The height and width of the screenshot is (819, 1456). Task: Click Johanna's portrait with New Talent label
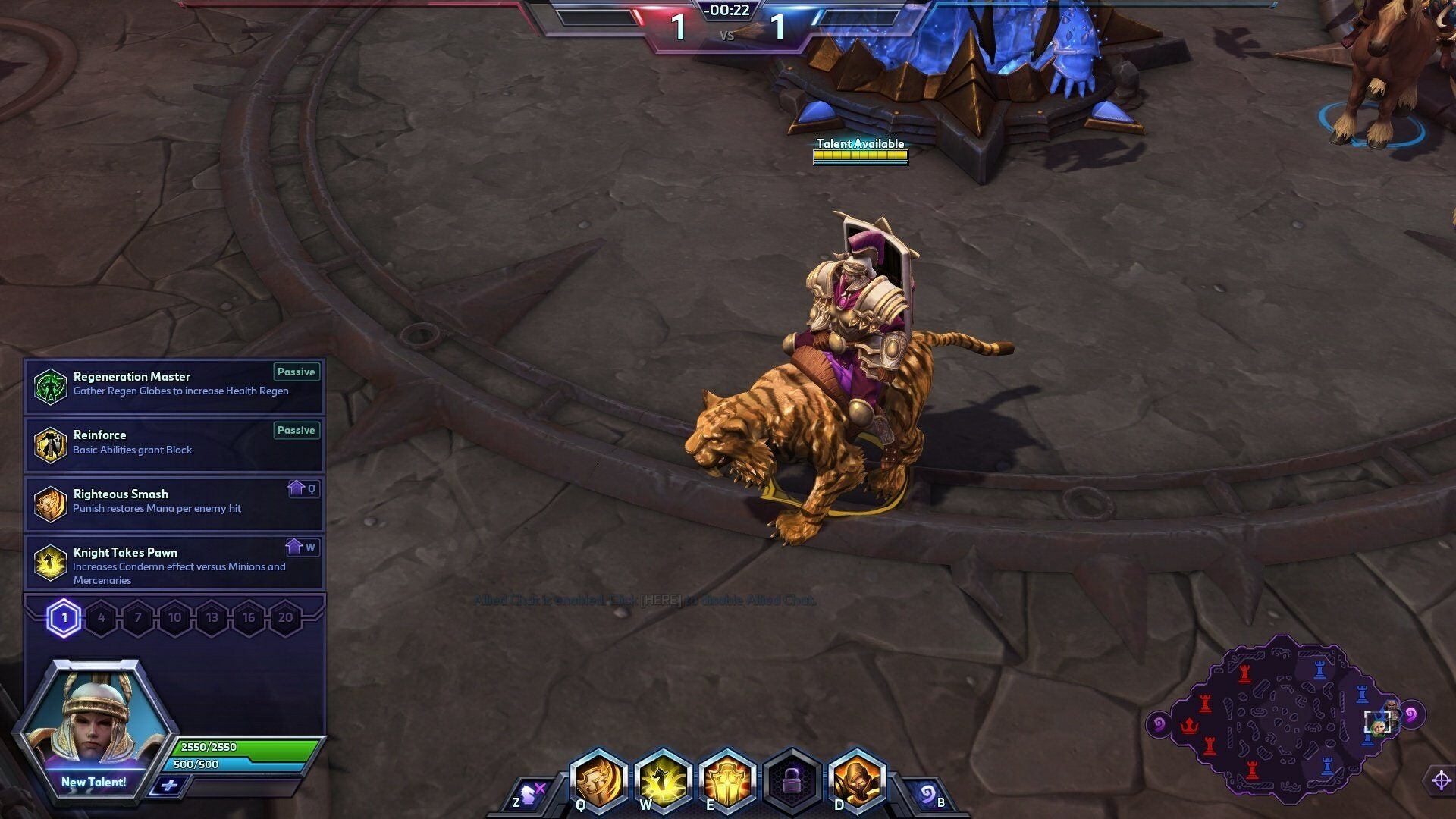(94, 728)
